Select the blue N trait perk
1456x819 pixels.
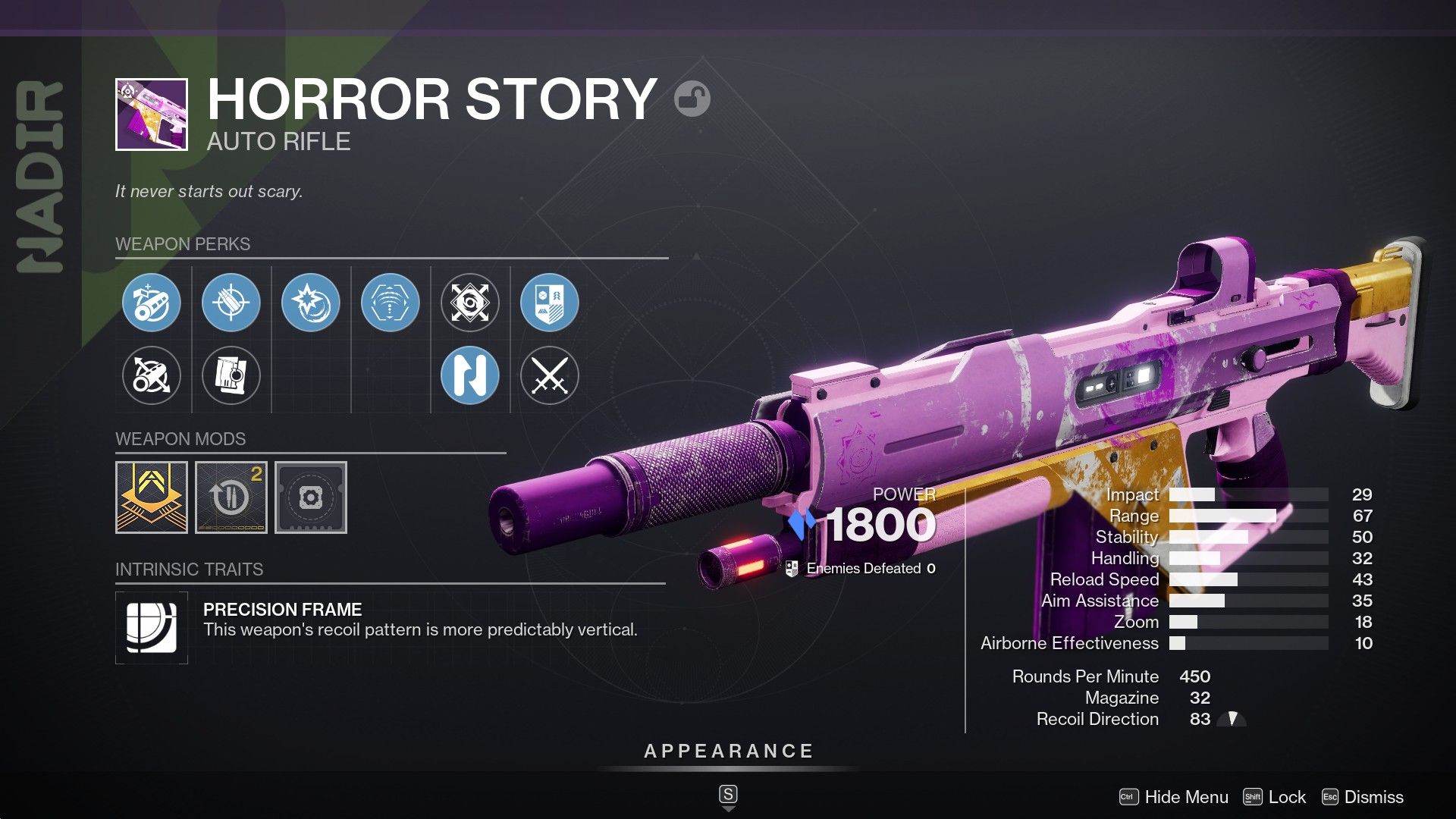(x=471, y=375)
